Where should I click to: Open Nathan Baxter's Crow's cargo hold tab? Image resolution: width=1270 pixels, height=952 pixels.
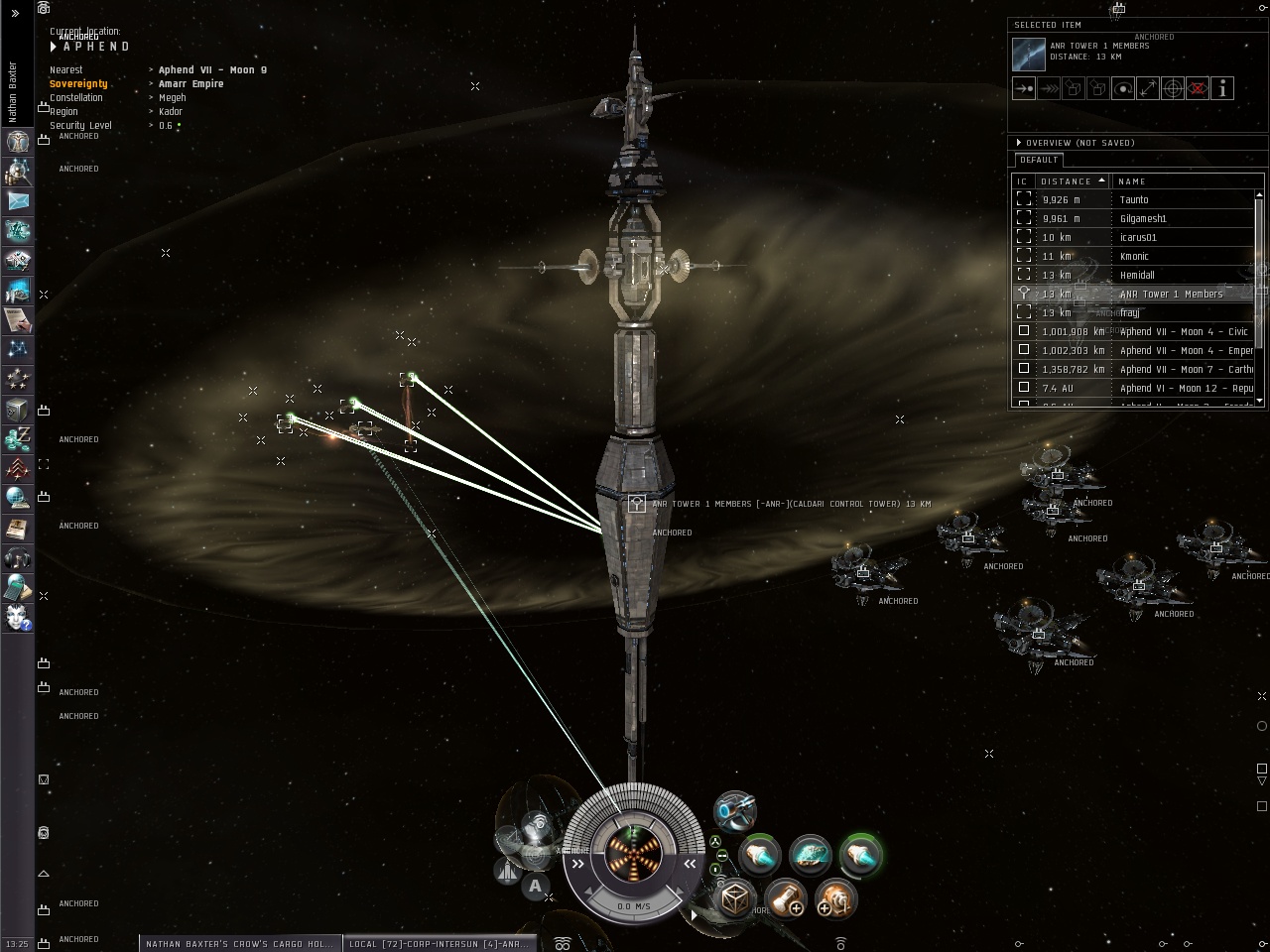tap(239, 944)
